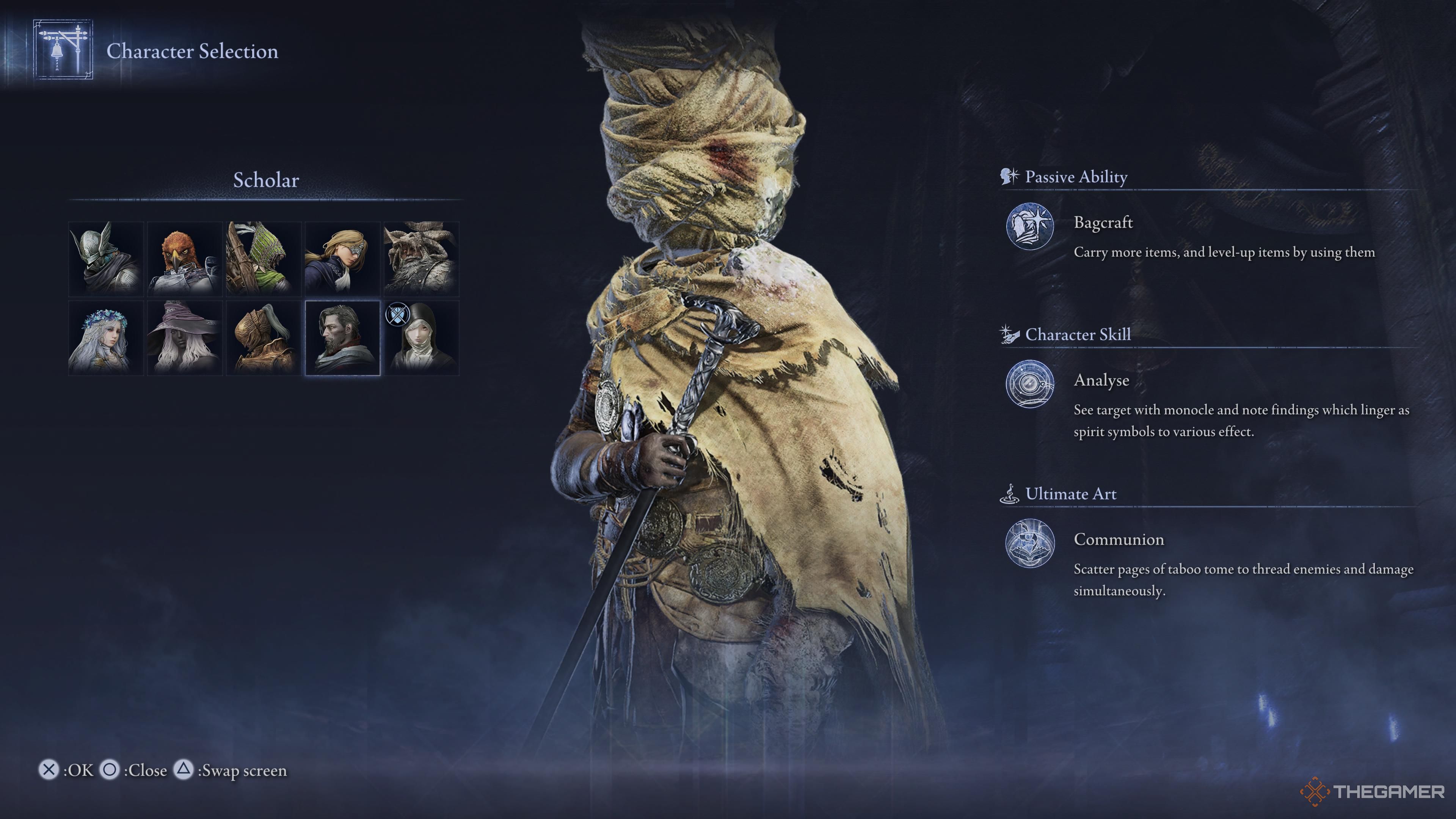Select the helmeted knight character portrait
Screen dimensions: 1456x819
[x=106, y=259]
